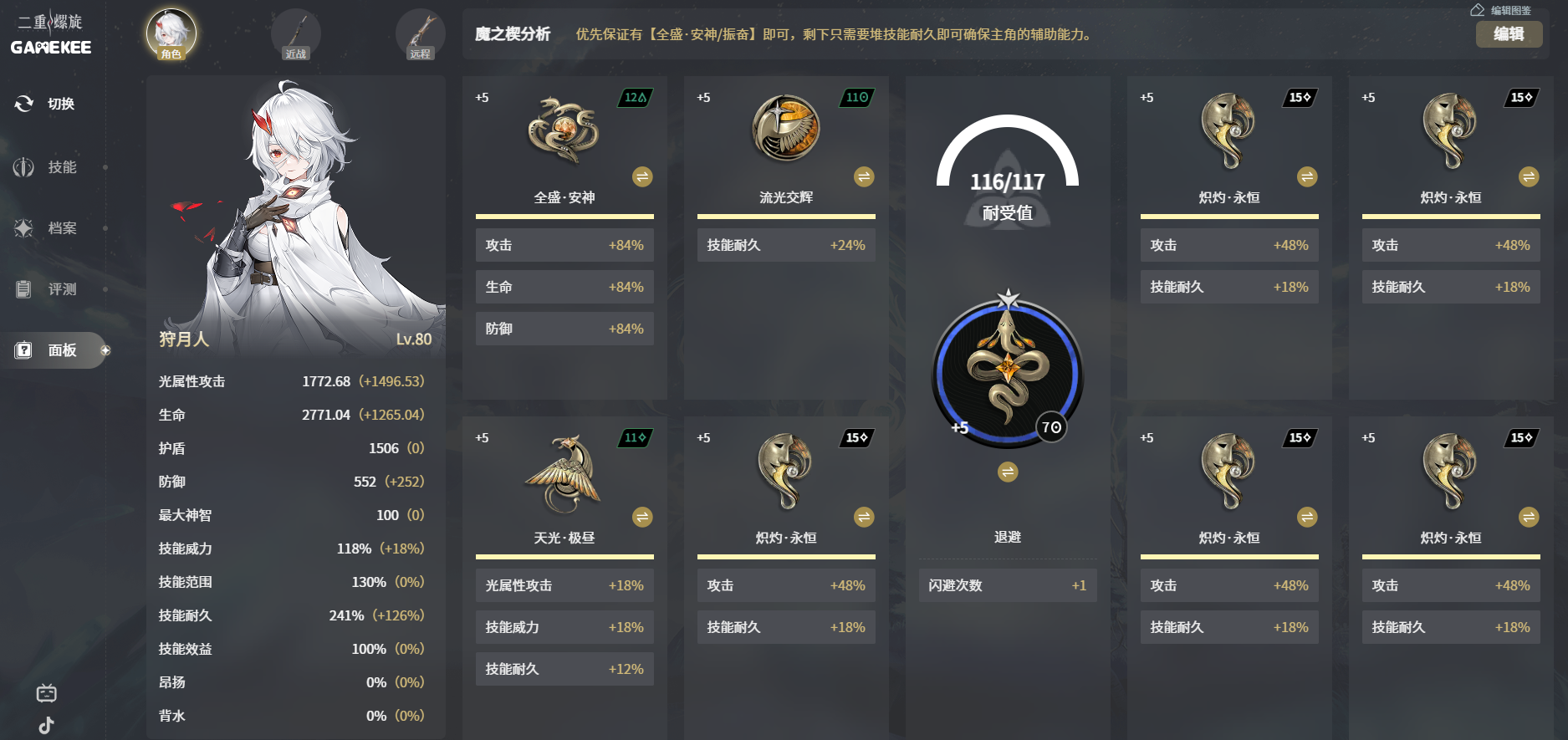Screen dimensions: 1568x740
Task: Select the 流光交辉 wedge icon
Action: click(785, 128)
